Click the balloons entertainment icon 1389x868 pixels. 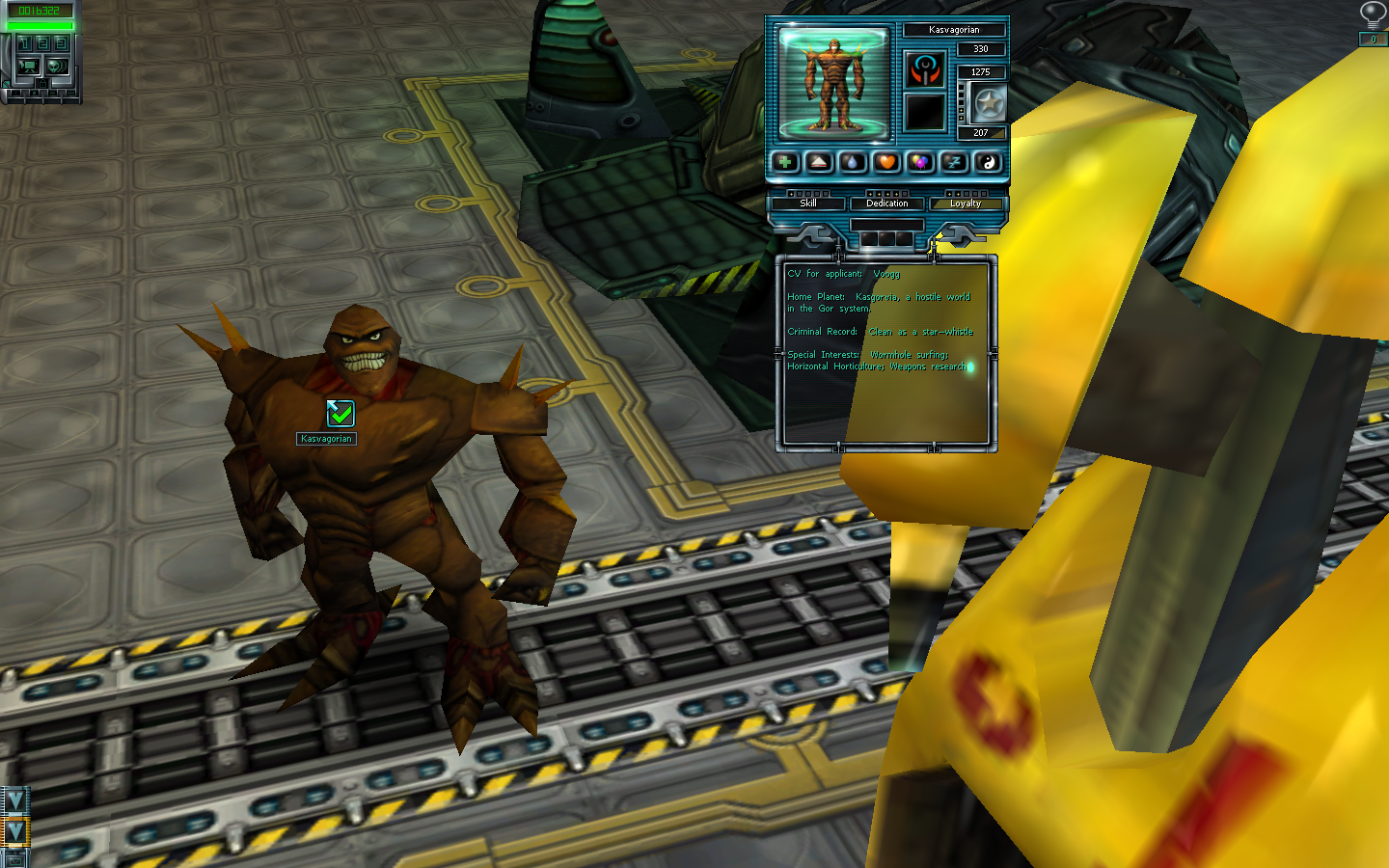(919, 162)
